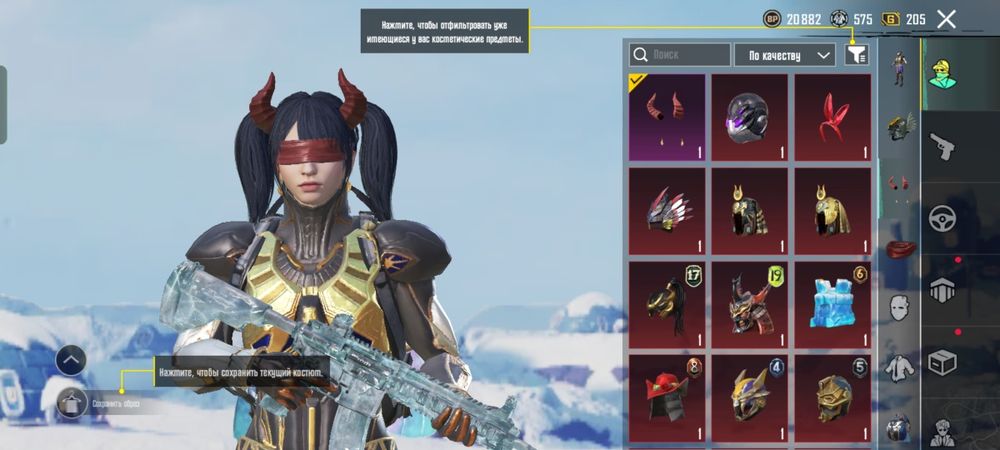1000x450 pixels.
Task: Open the steering wheel vehicles tab
Action: (942, 218)
